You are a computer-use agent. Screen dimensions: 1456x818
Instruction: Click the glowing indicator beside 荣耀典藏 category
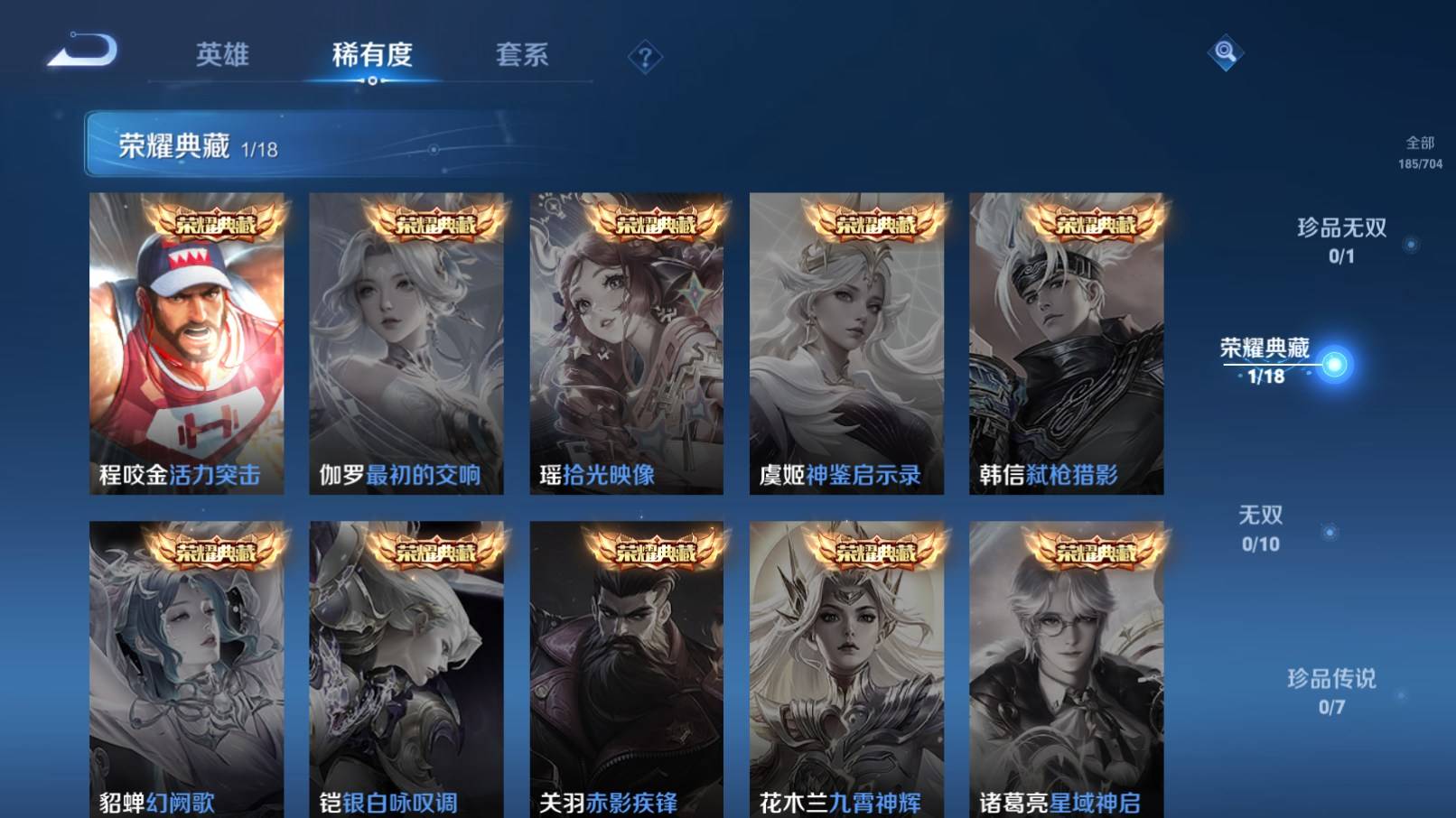pos(1336,360)
